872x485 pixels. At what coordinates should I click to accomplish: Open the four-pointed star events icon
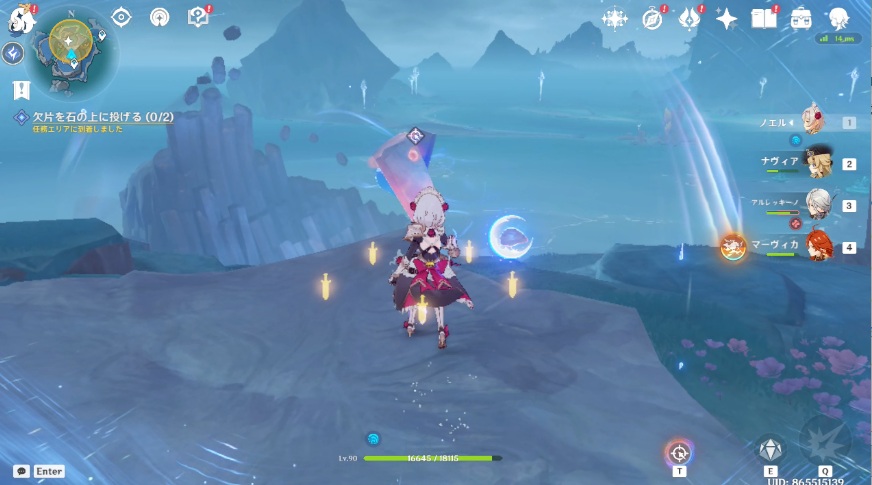click(614, 19)
